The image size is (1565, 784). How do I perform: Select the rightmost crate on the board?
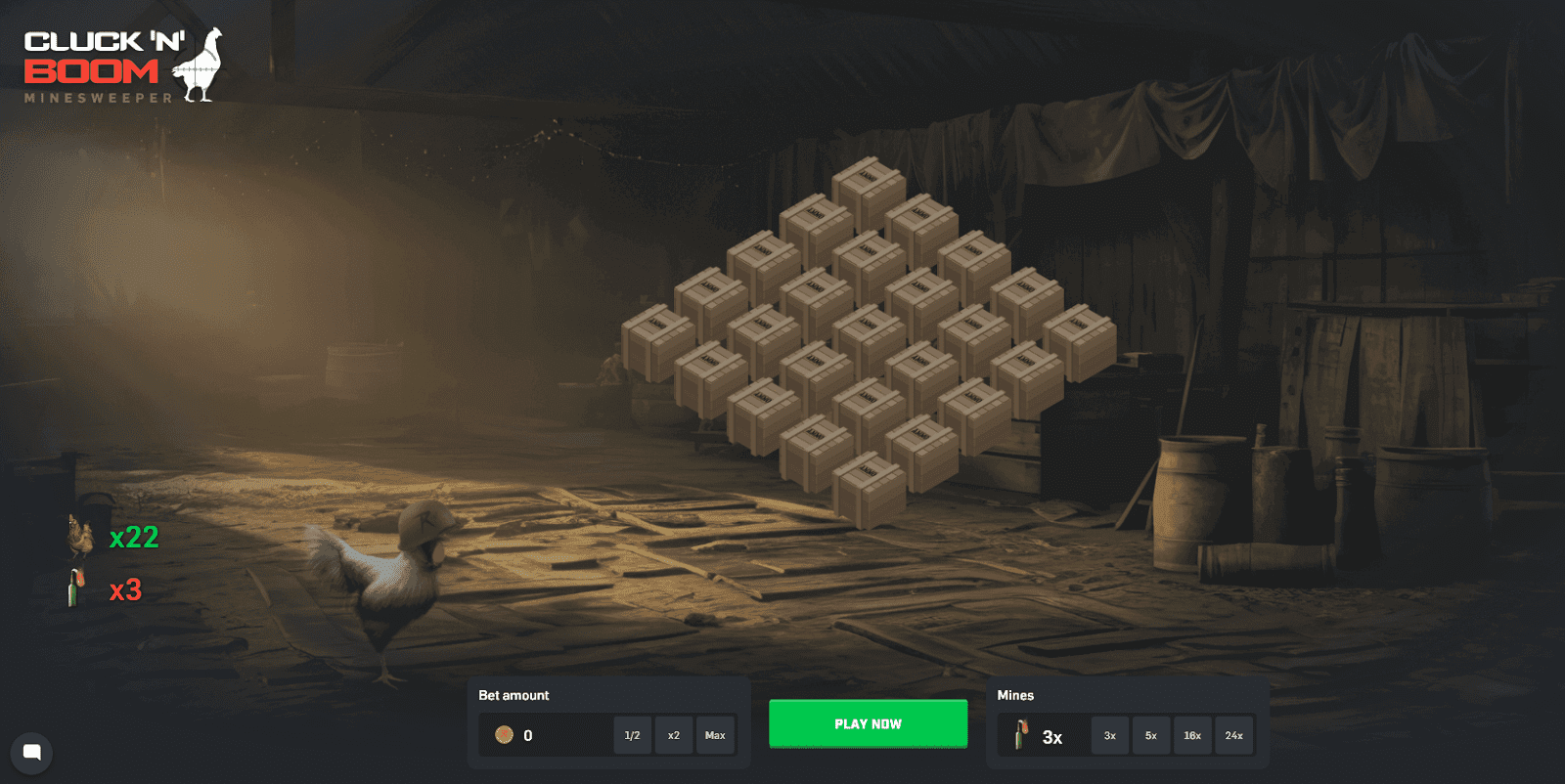pos(1080,342)
